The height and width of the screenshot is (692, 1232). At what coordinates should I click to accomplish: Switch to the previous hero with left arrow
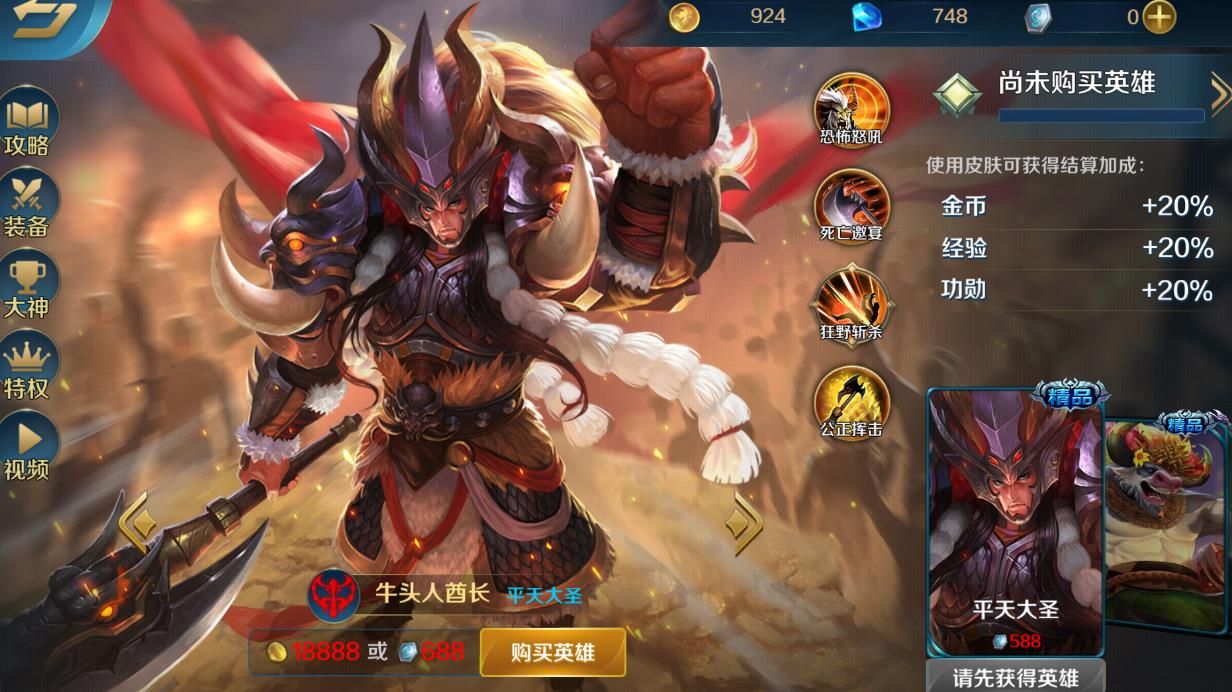click(136, 520)
